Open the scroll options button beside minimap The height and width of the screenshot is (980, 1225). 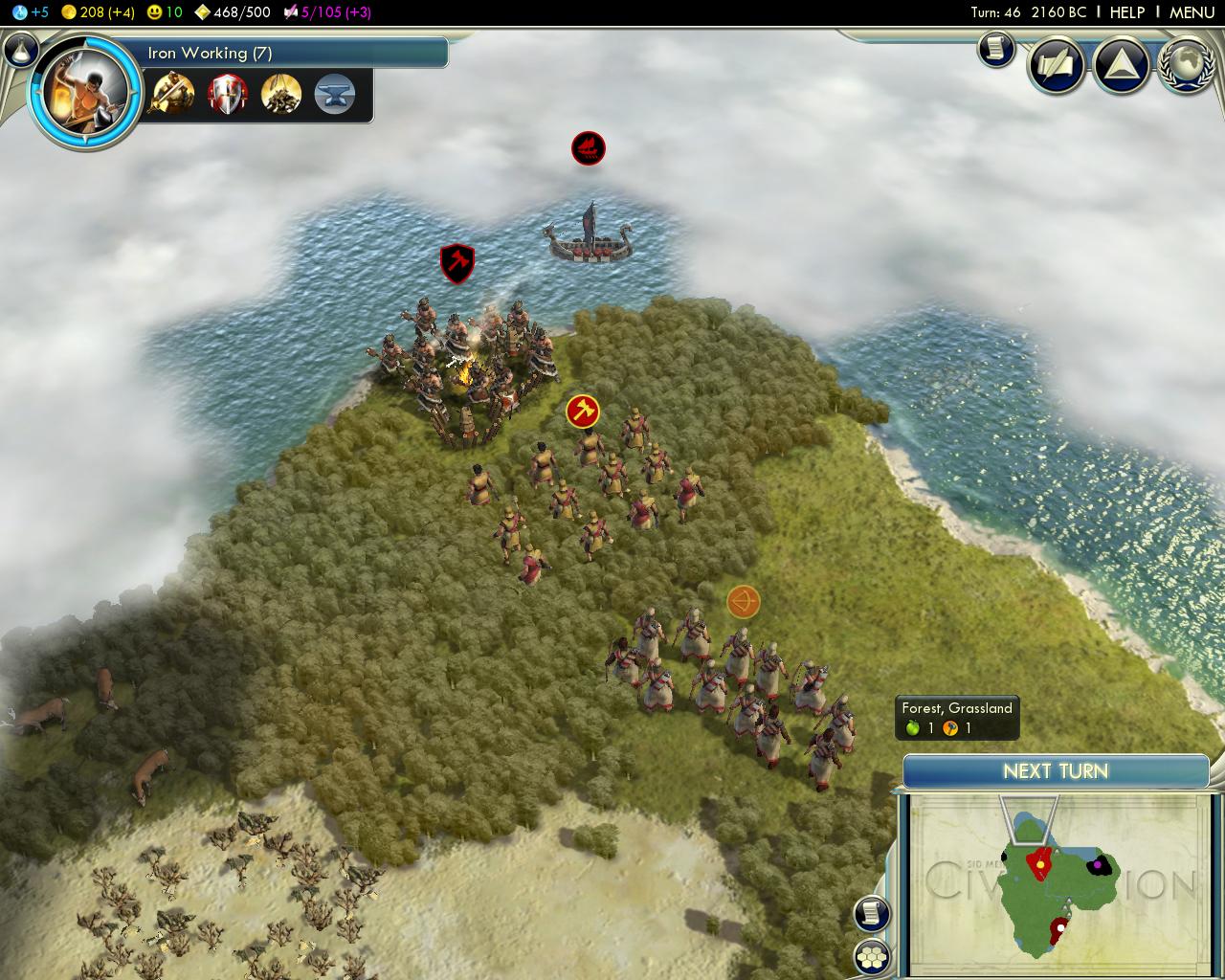pyautogui.click(x=871, y=913)
